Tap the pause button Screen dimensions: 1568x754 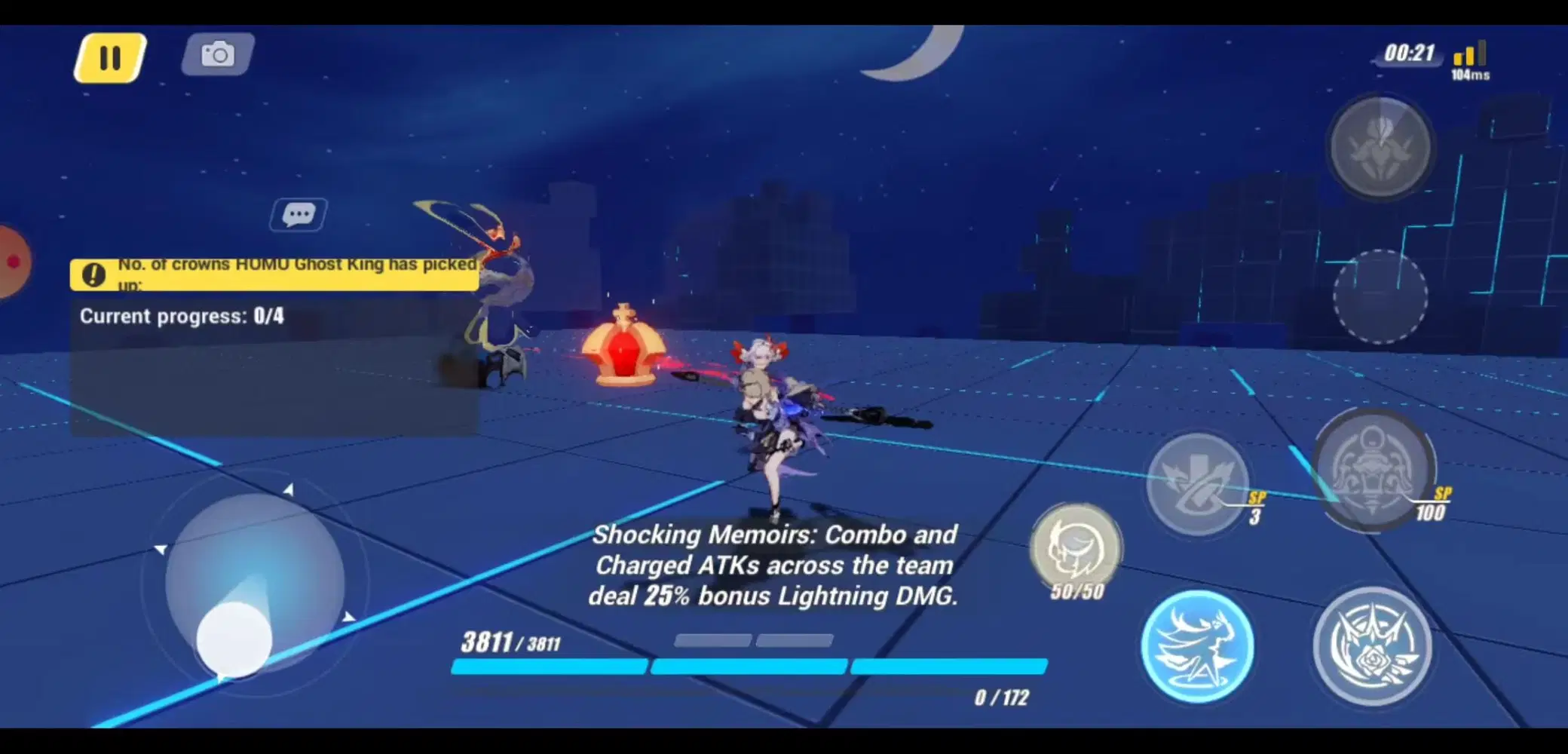click(109, 57)
